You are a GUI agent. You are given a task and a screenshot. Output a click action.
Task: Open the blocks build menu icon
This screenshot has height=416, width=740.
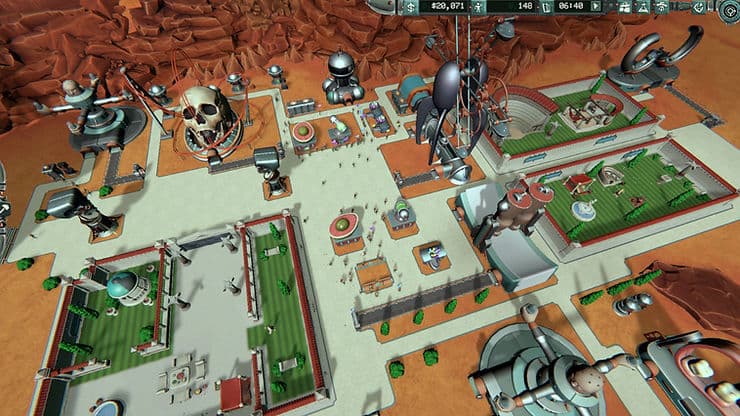(623, 7)
